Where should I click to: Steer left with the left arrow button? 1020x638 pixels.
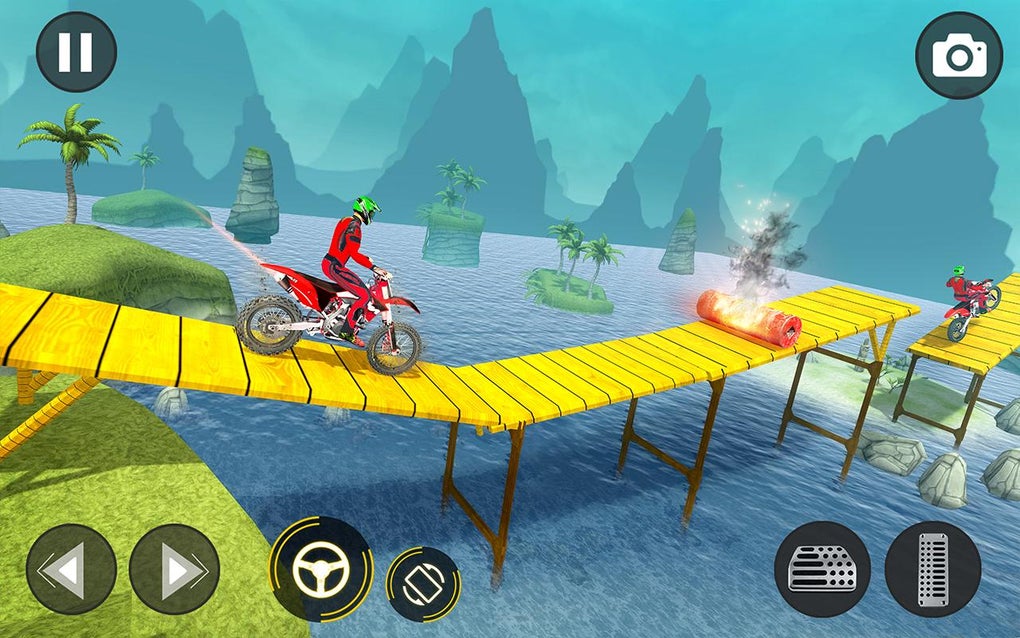tap(71, 569)
